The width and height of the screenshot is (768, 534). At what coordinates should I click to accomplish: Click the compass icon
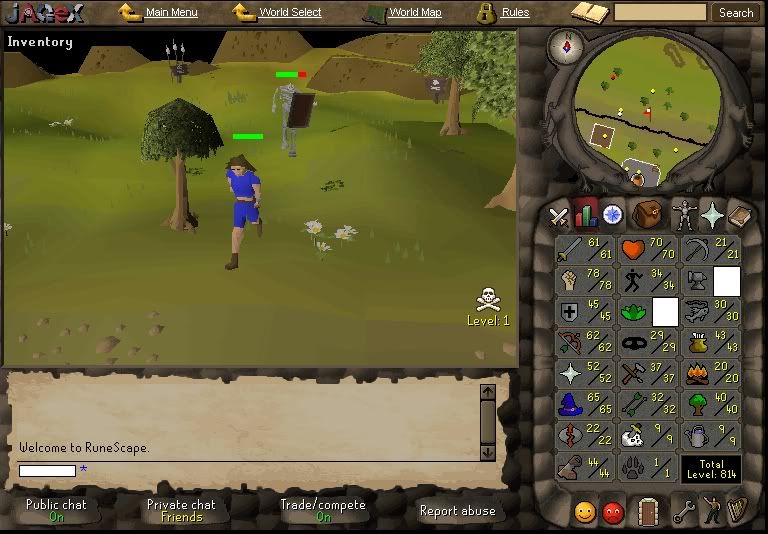[573, 45]
